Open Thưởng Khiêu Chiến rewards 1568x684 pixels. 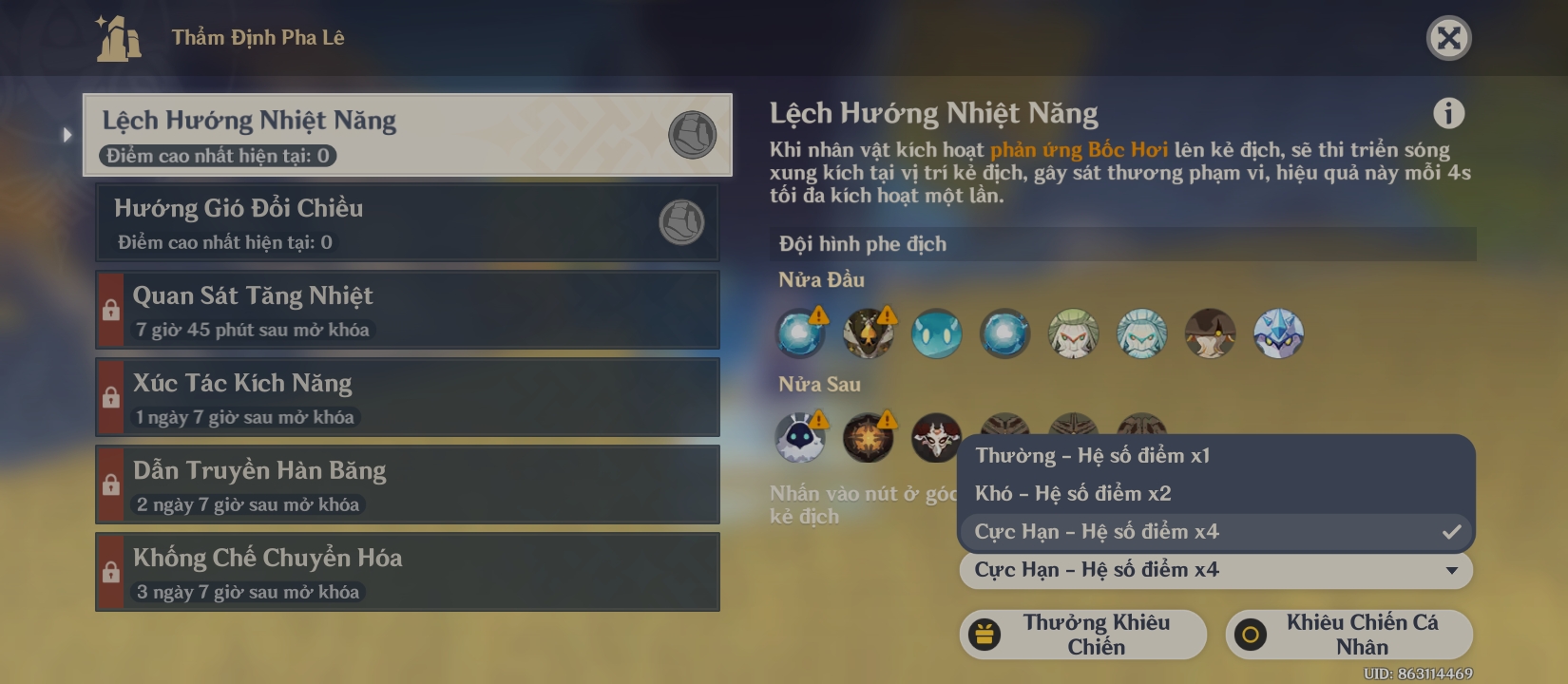click(x=1082, y=635)
